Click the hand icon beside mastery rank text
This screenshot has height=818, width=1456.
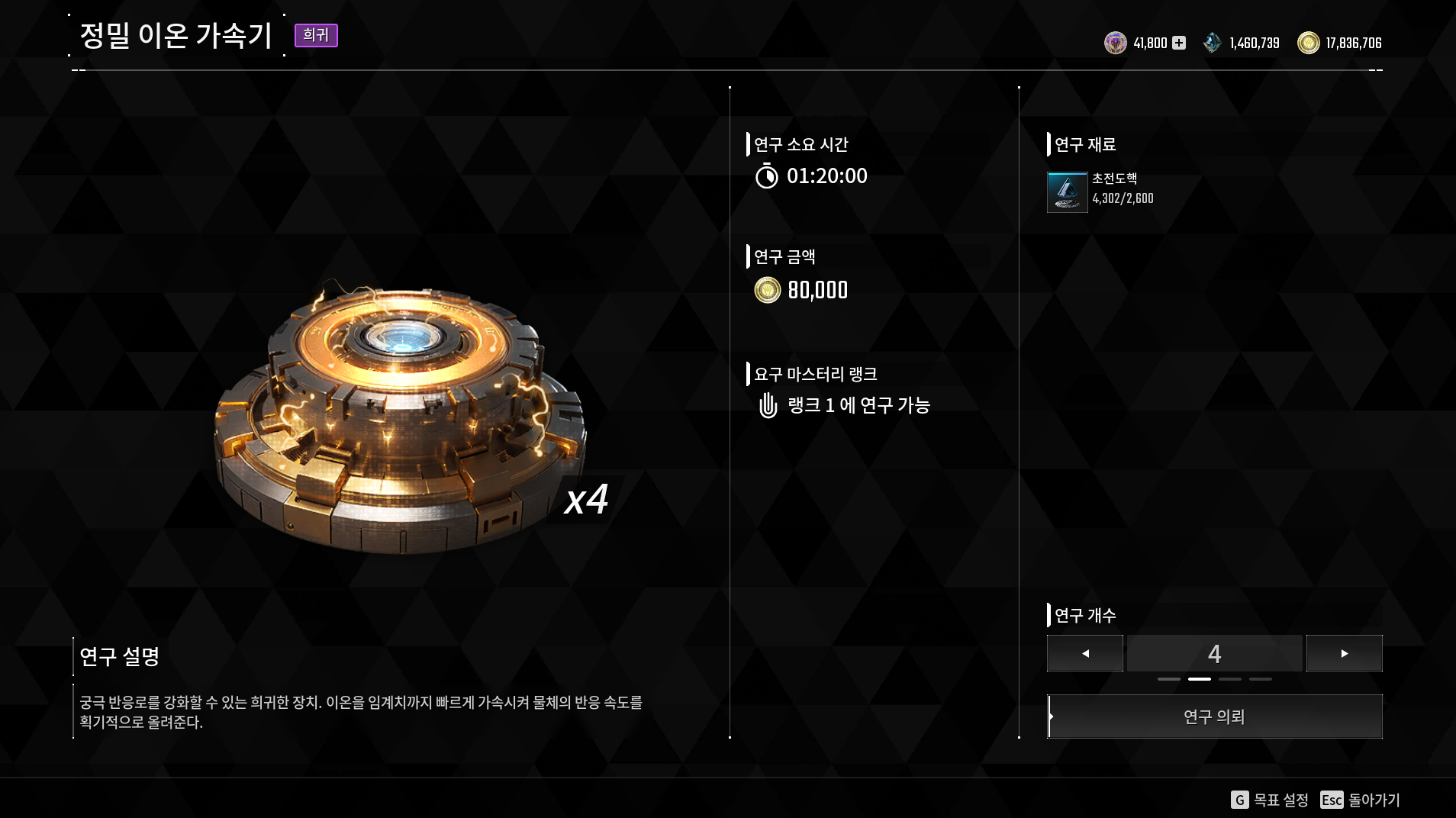[x=769, y=406]
